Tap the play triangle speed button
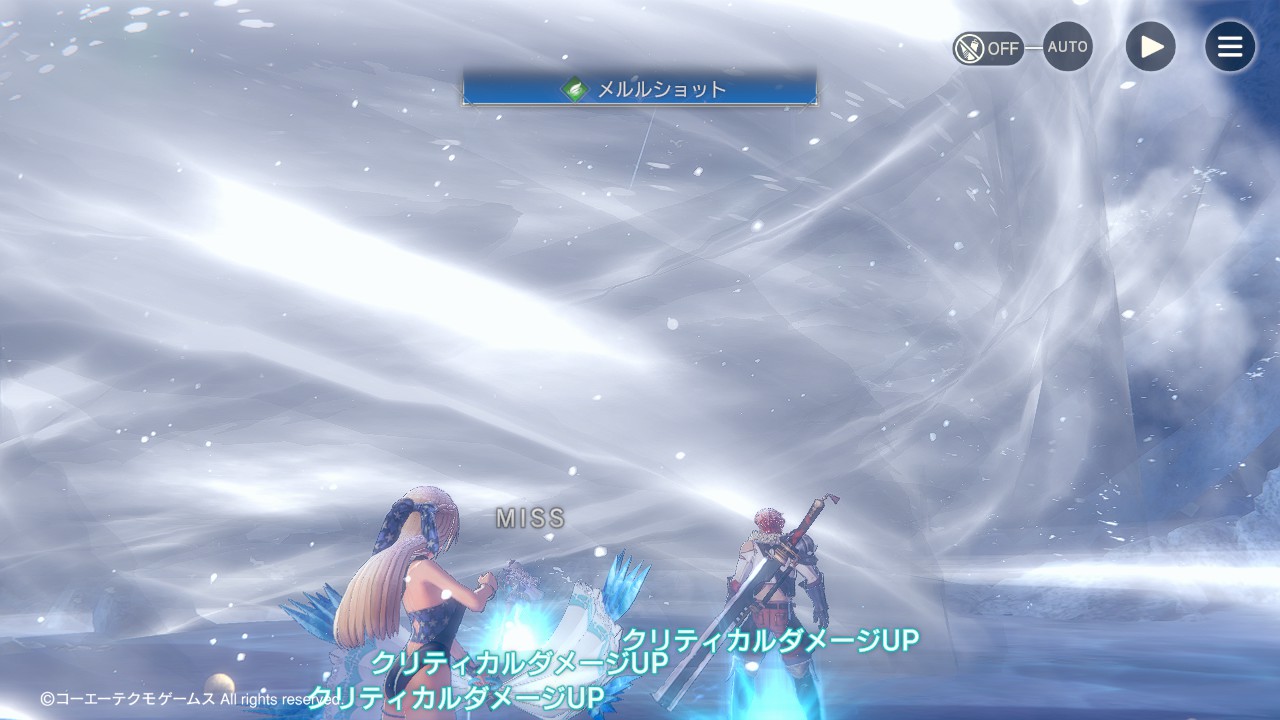This screenshot has height=720, width=1280. (x=1151, y=47)
